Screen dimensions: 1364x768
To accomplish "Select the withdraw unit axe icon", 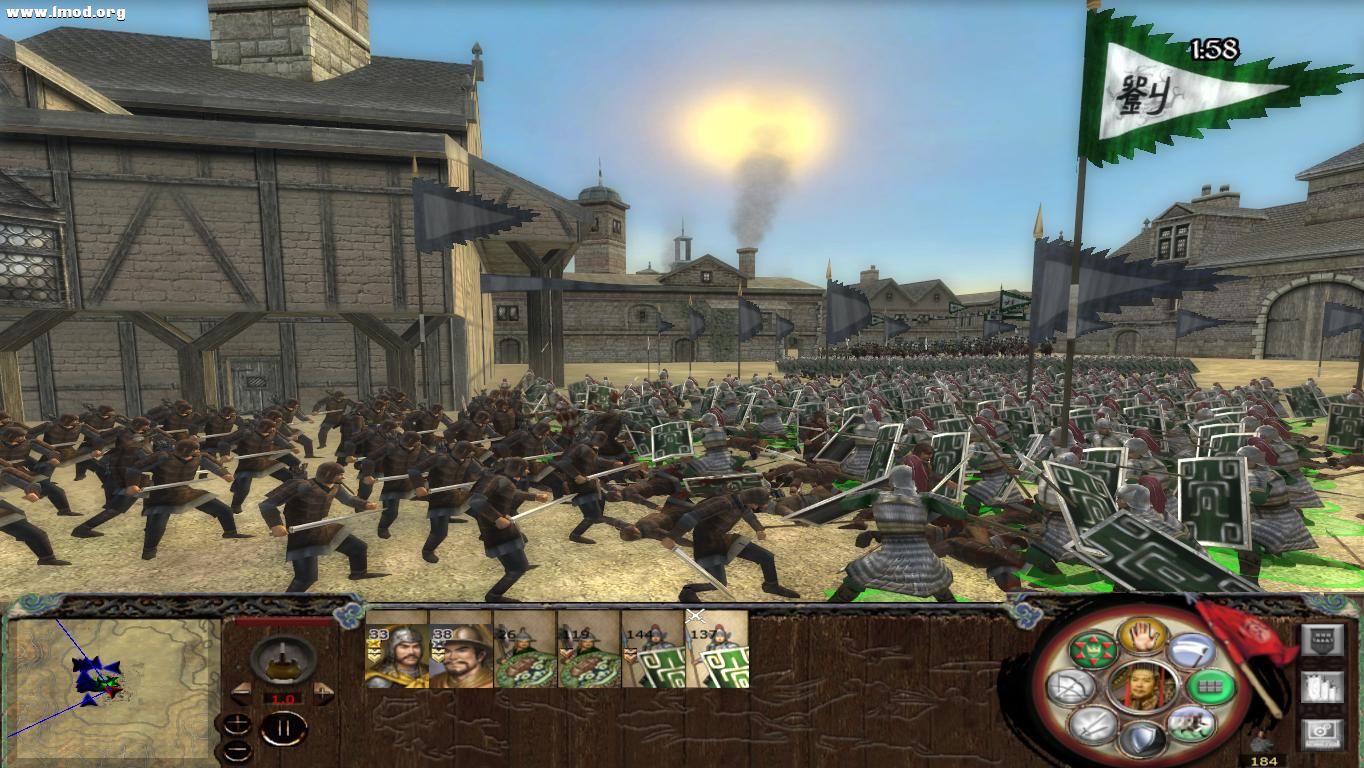I will click(x=1193, y=650).
